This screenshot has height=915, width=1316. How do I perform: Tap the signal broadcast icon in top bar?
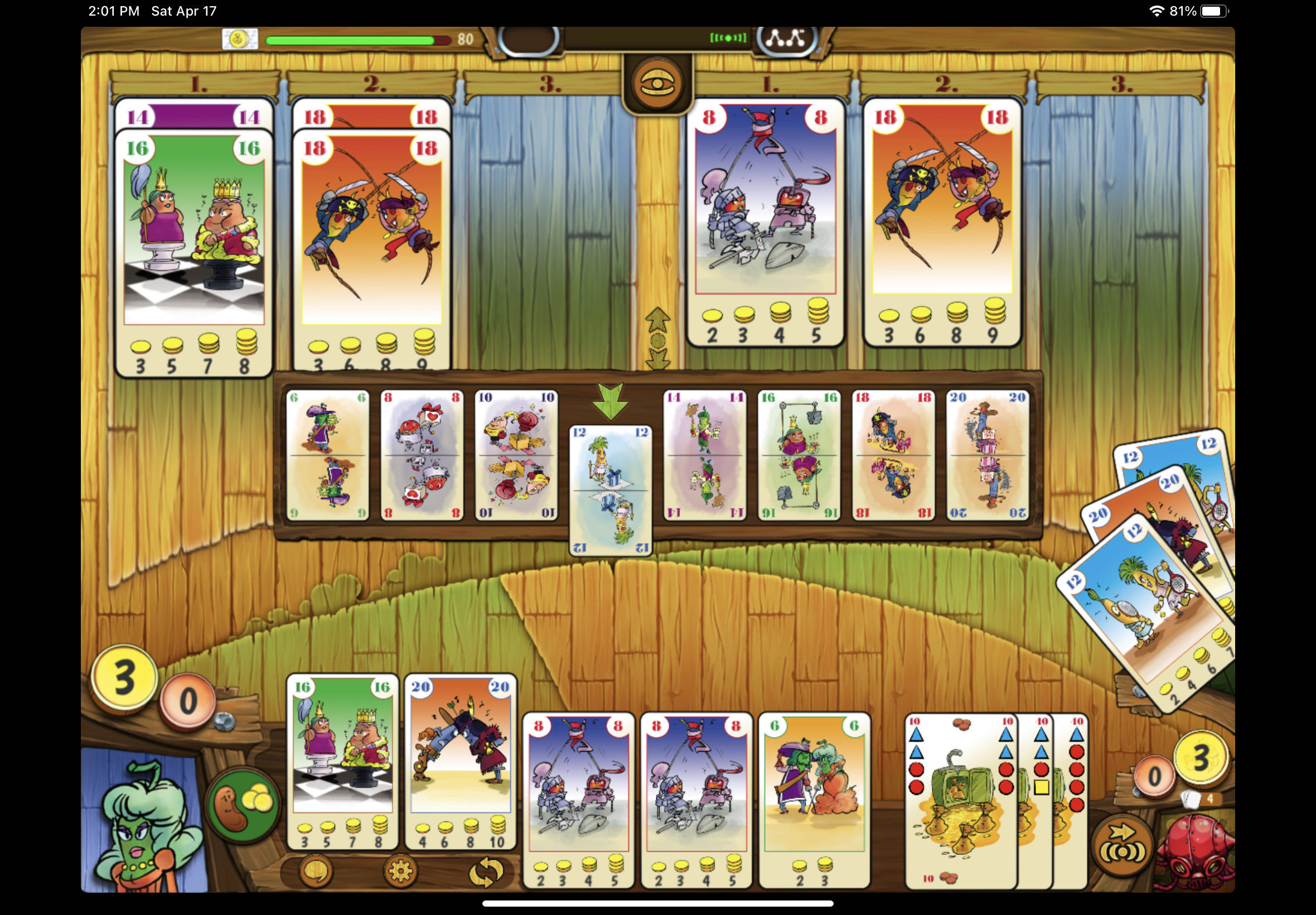click(727, 38)
